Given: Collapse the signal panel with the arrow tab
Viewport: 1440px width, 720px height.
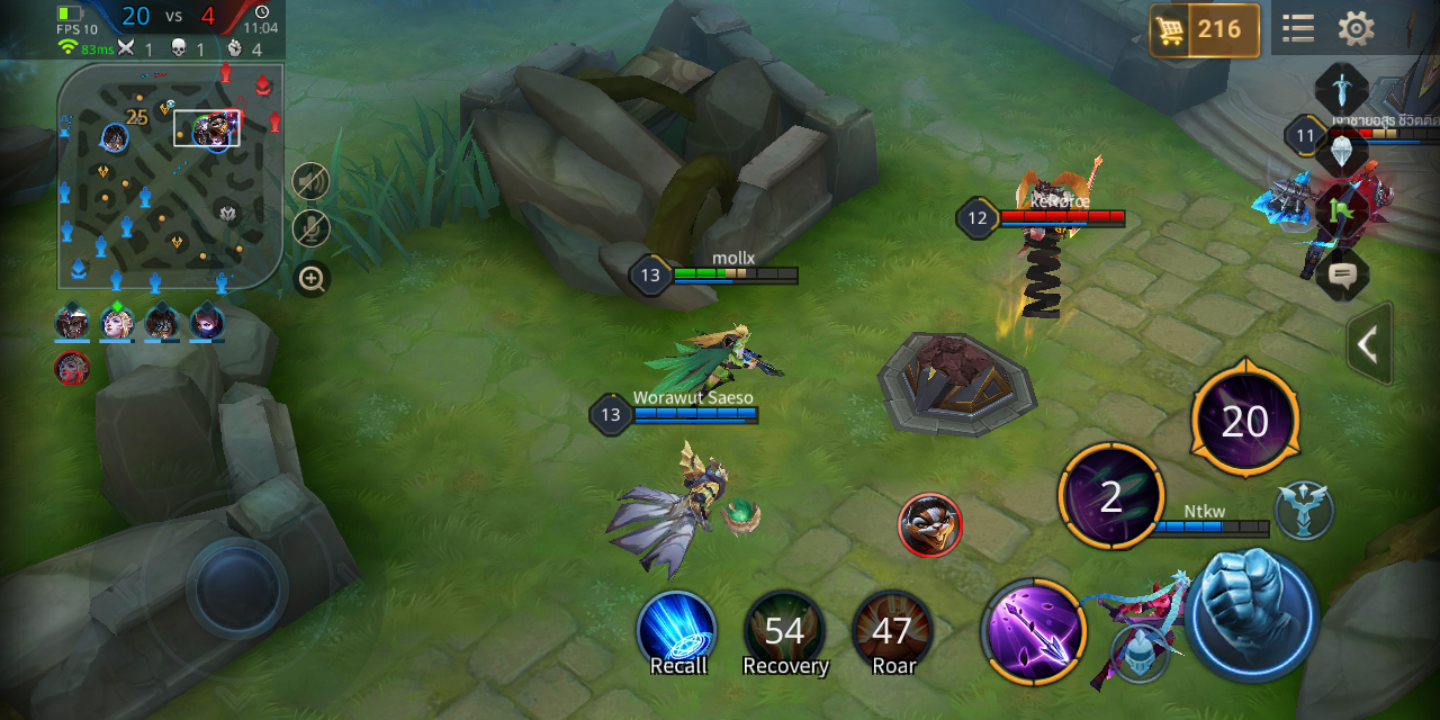Looking at the screenshot, I should point(1369,345).
